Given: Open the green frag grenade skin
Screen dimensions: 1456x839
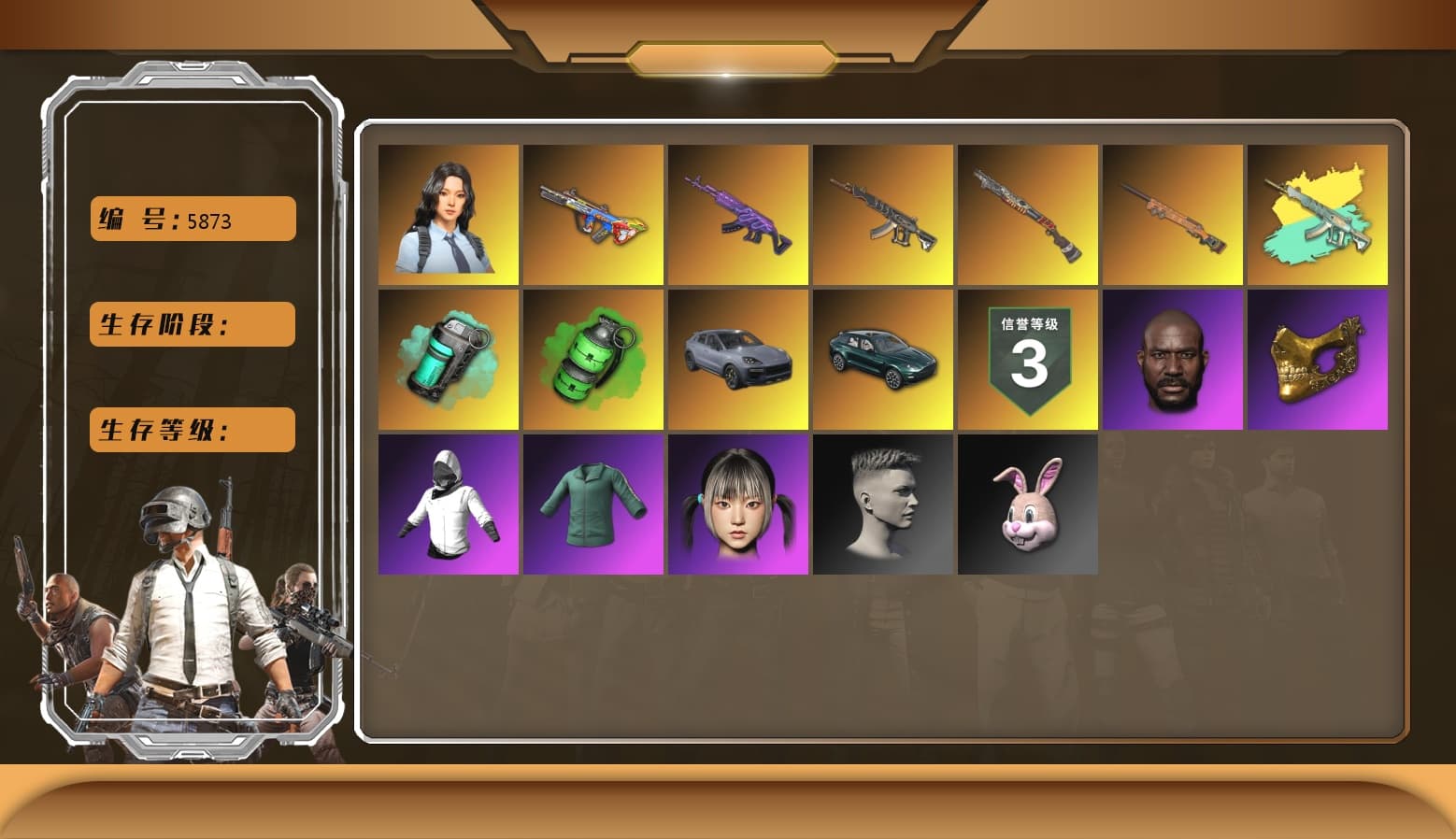Looking at the screenshot, I should pyautogui.click(x=592, y=359).
